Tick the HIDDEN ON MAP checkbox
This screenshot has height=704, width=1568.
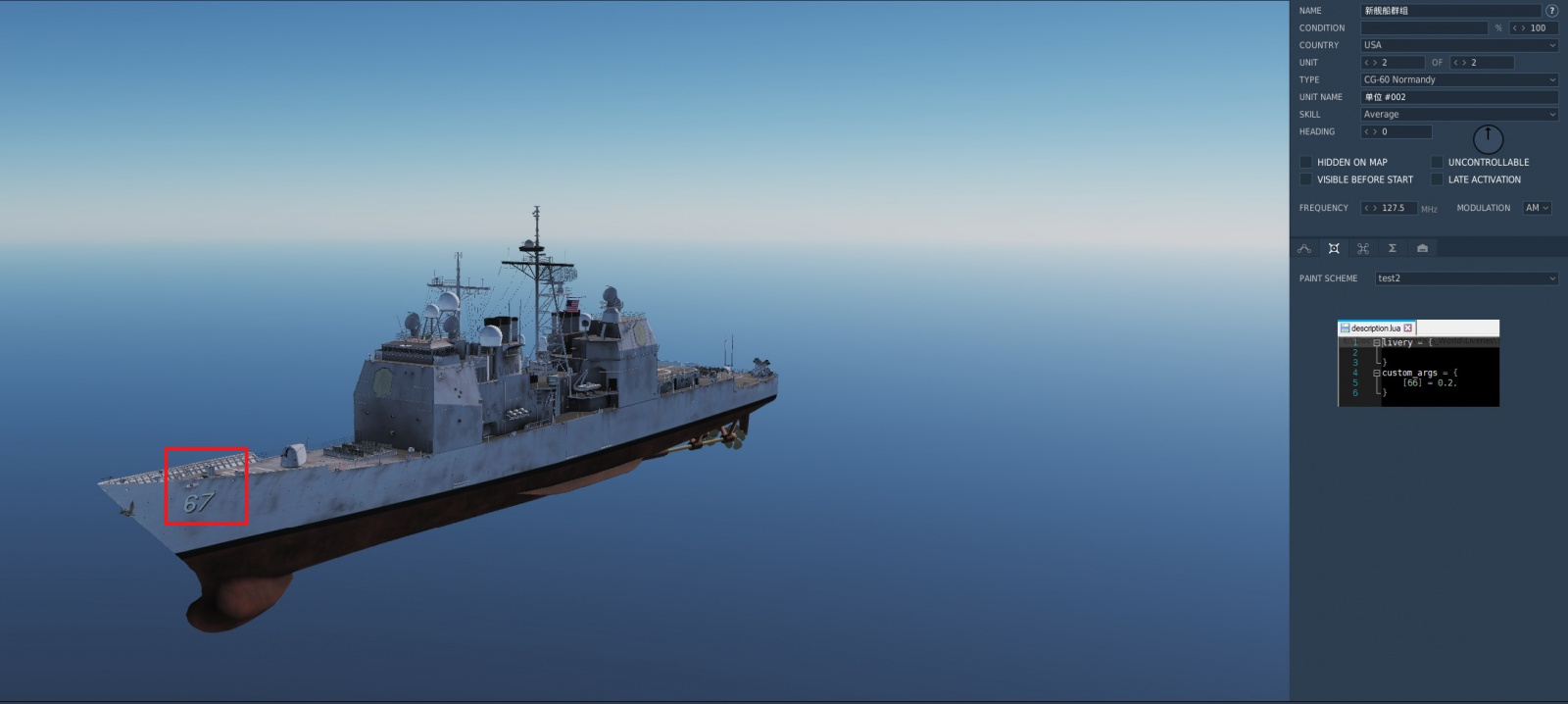[1305, 162]
